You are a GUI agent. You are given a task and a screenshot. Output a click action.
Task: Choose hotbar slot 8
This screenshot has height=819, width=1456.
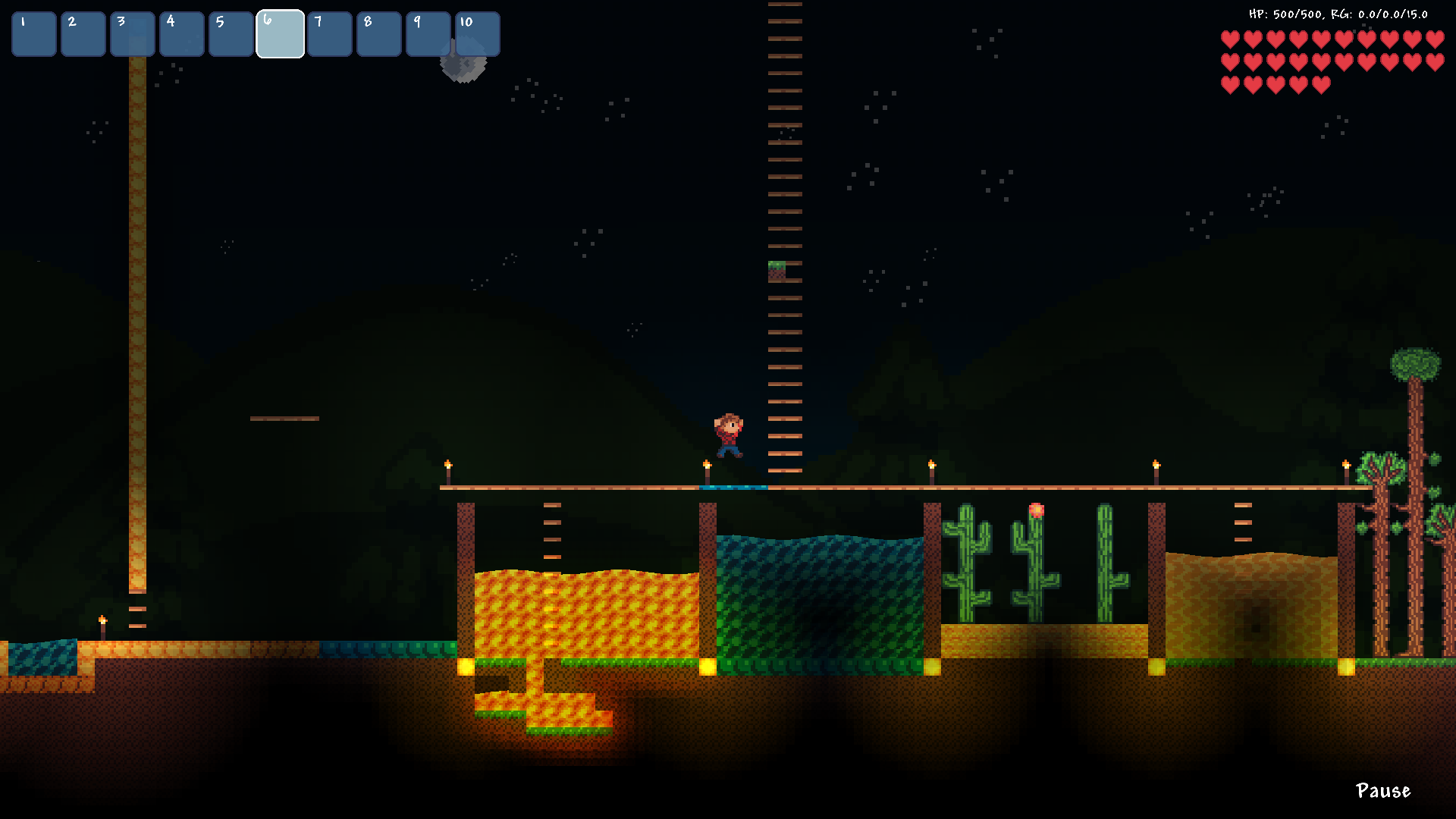coord(379,34)
